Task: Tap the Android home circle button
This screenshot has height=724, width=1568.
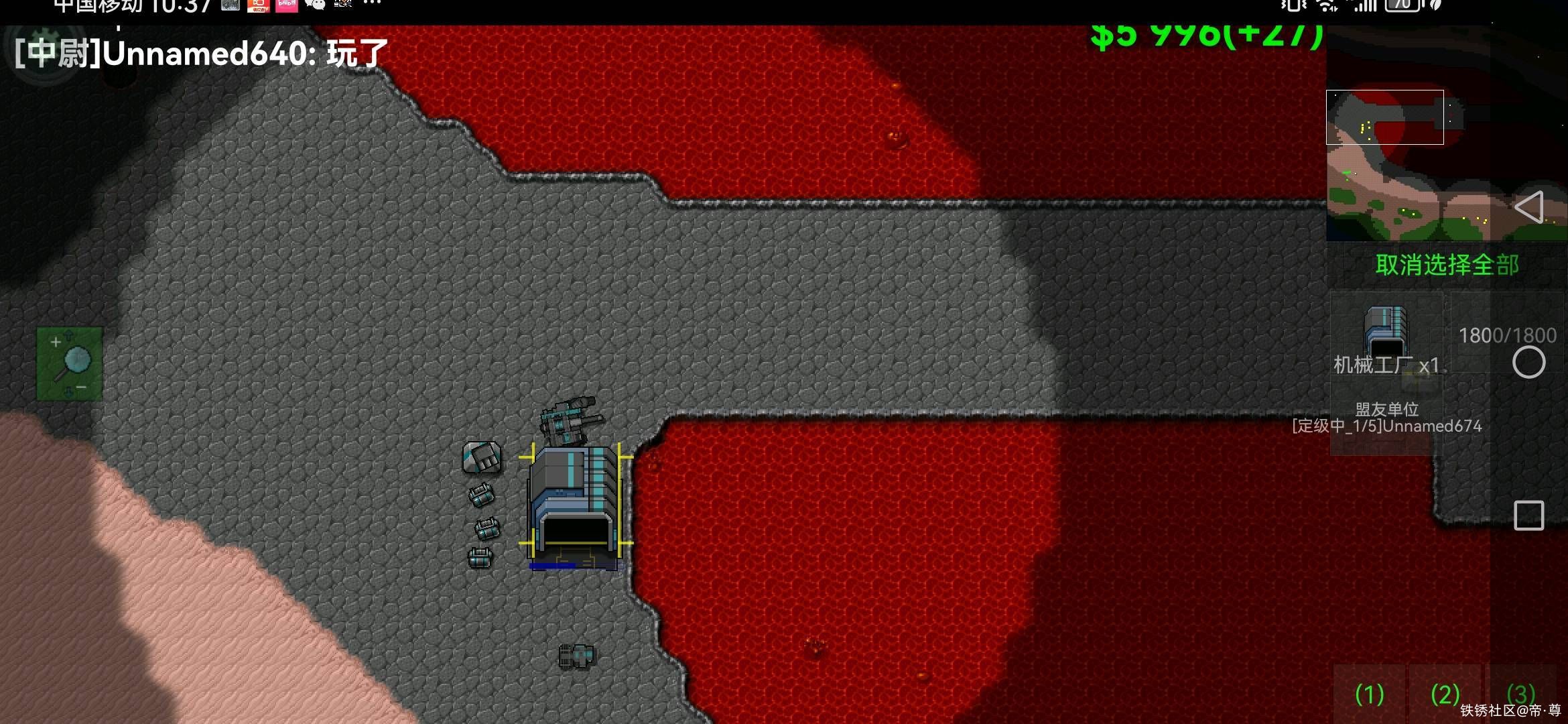Action: click(1528, 363)
